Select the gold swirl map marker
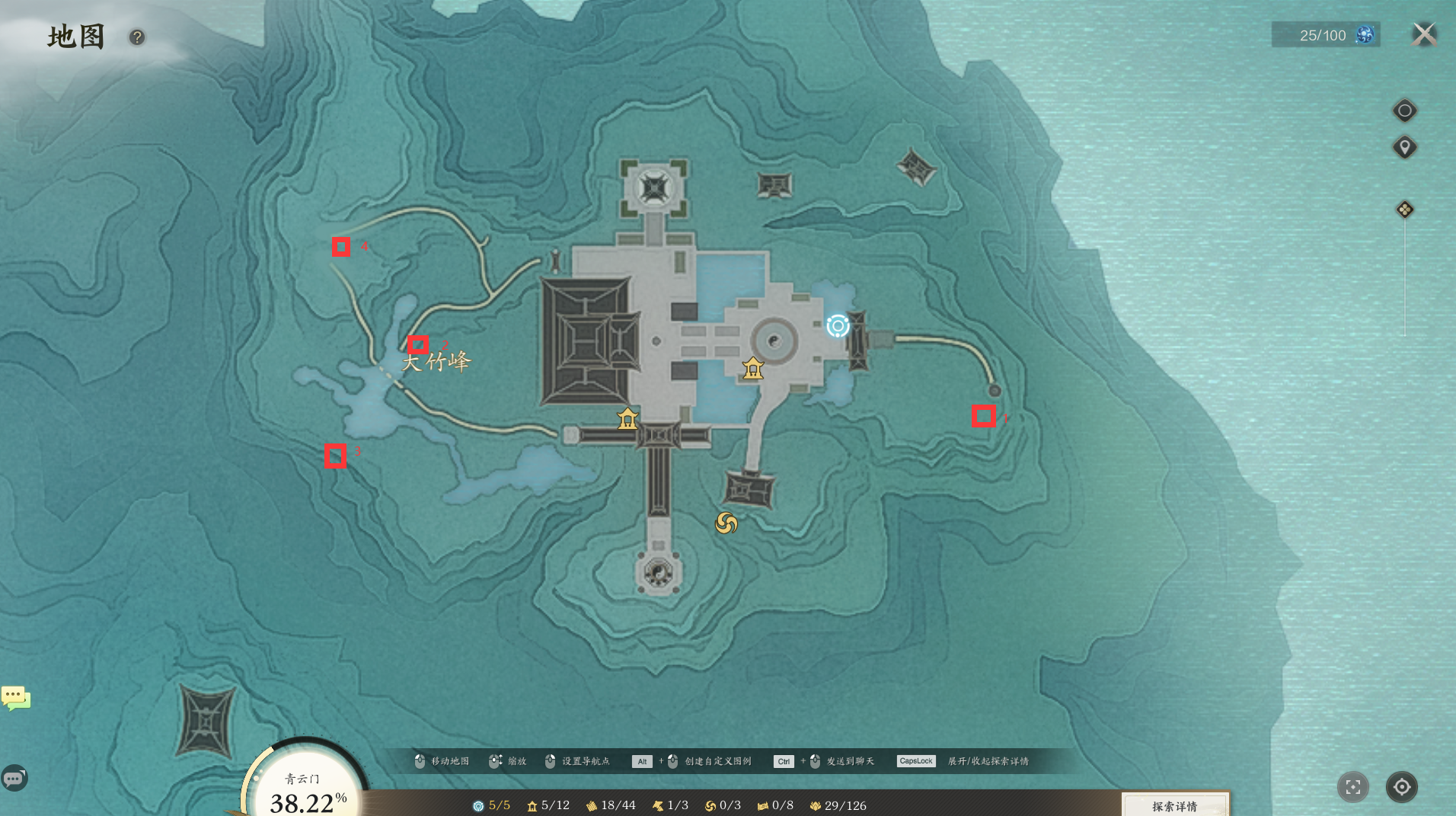The height and width of the screenshot is (816, 1456). pyautogui.click(x=726, y=523)
